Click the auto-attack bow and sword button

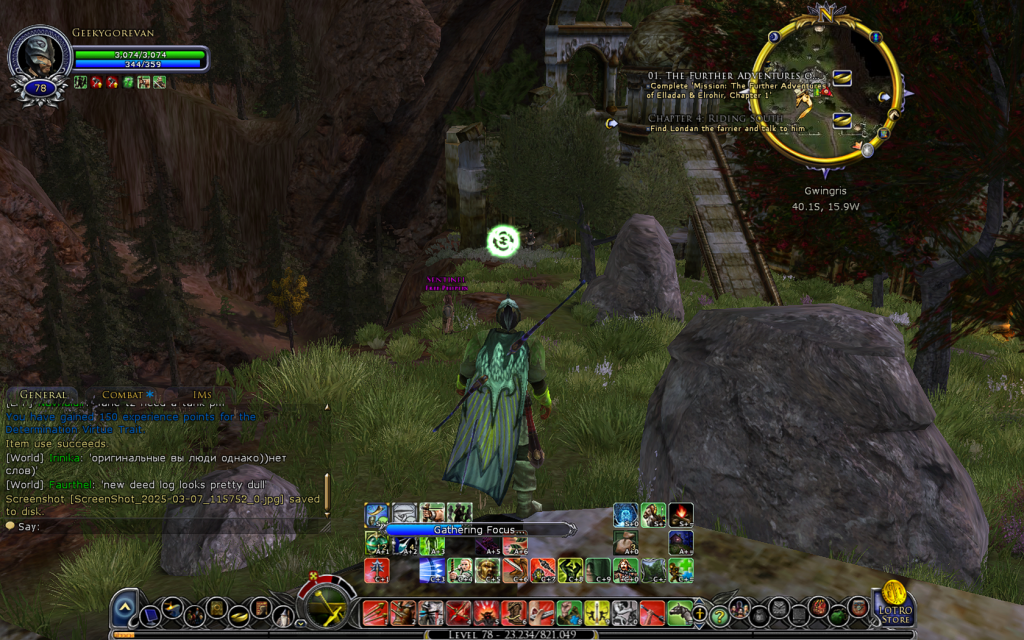click(x=327, y=606)
